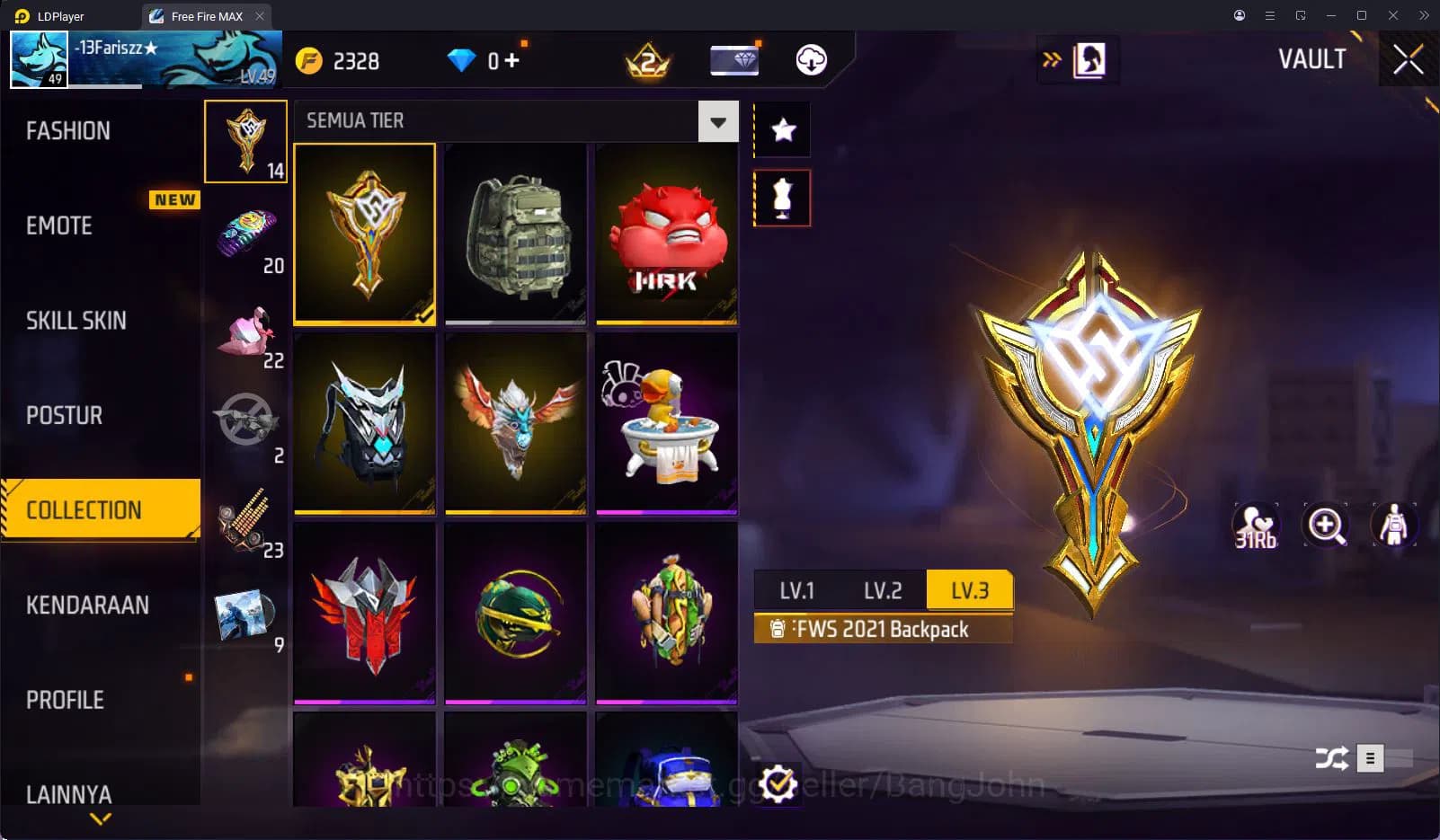This screenshot has height=840, width=1440.
Task: Toggle the shuffle display option
Action: [x=1333, y=758]
